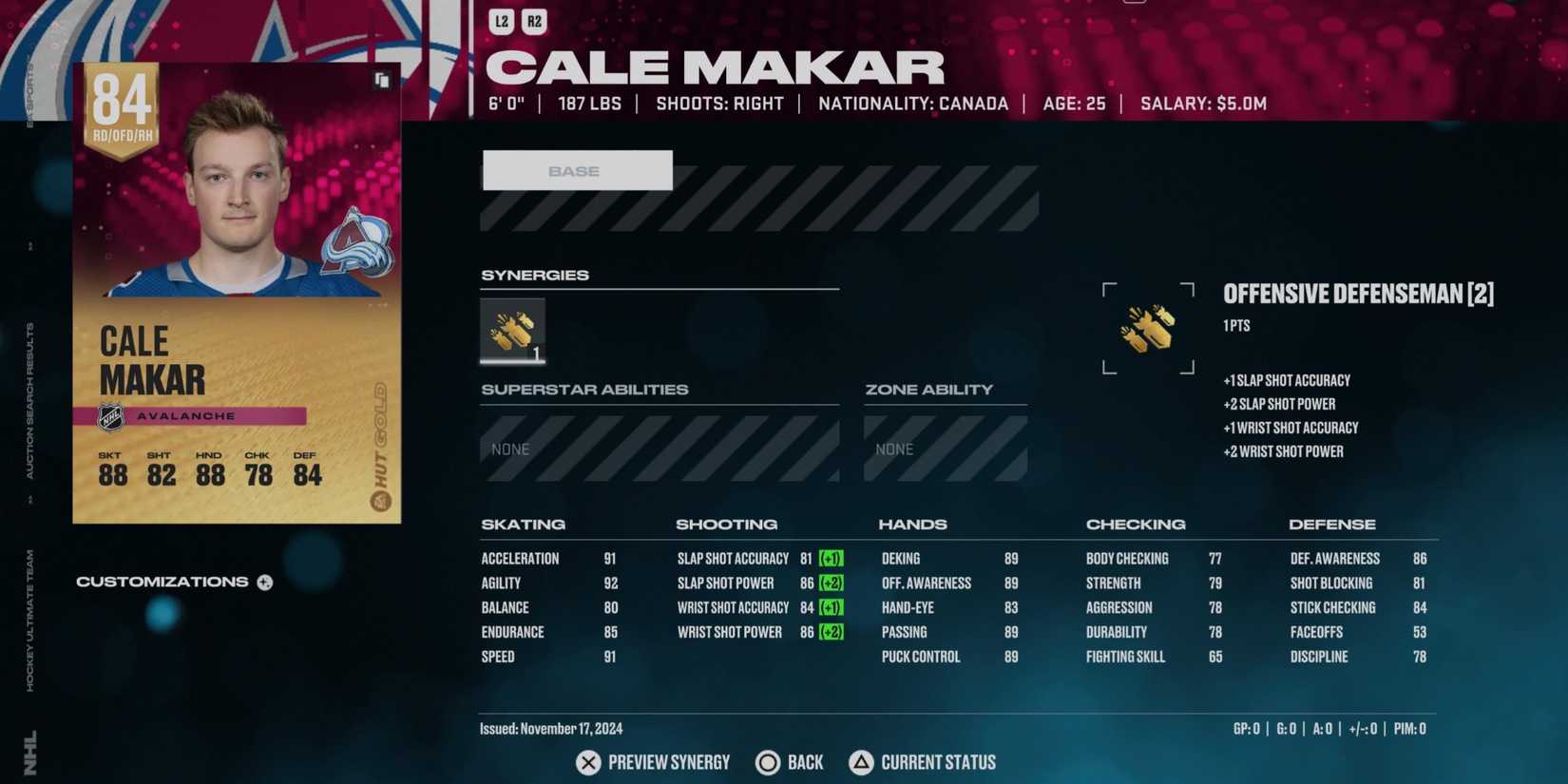
Task: Switch to the Base tab
Action: point(577,170)
